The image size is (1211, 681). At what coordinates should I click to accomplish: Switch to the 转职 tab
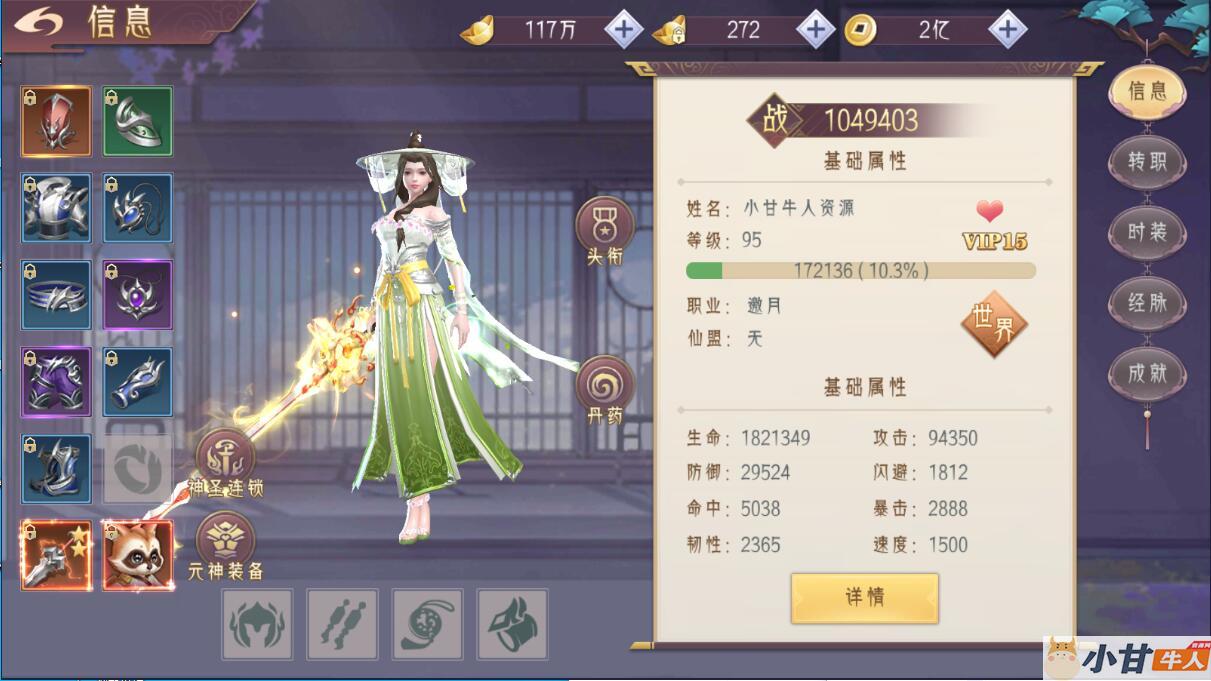1147,161
